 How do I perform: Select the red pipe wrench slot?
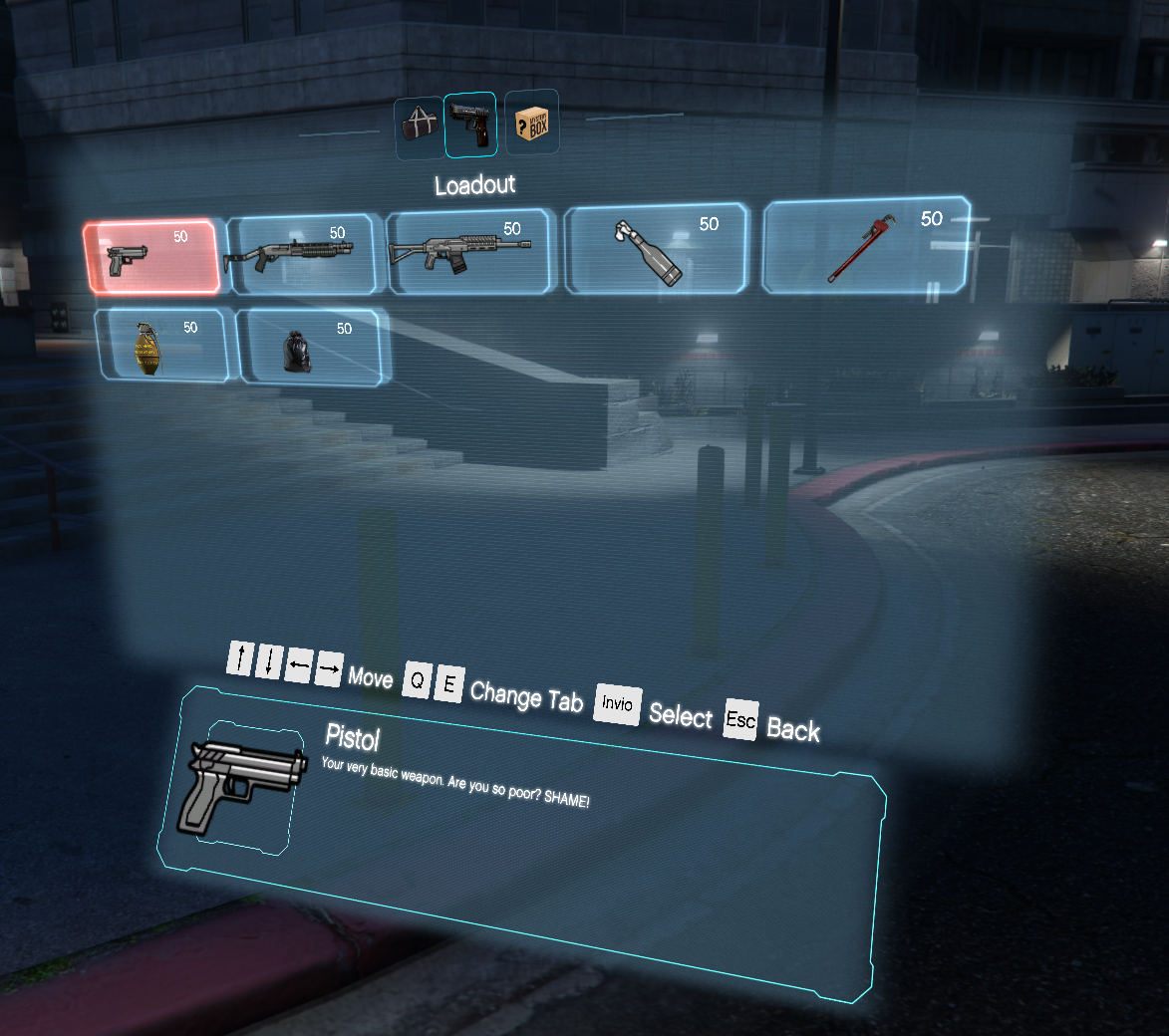(865, 246)
